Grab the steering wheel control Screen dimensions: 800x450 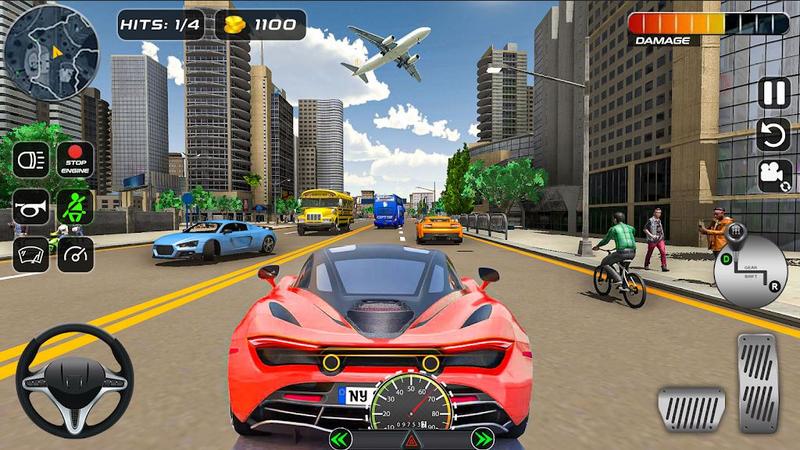pyautogui.click(x=74, y=381)
